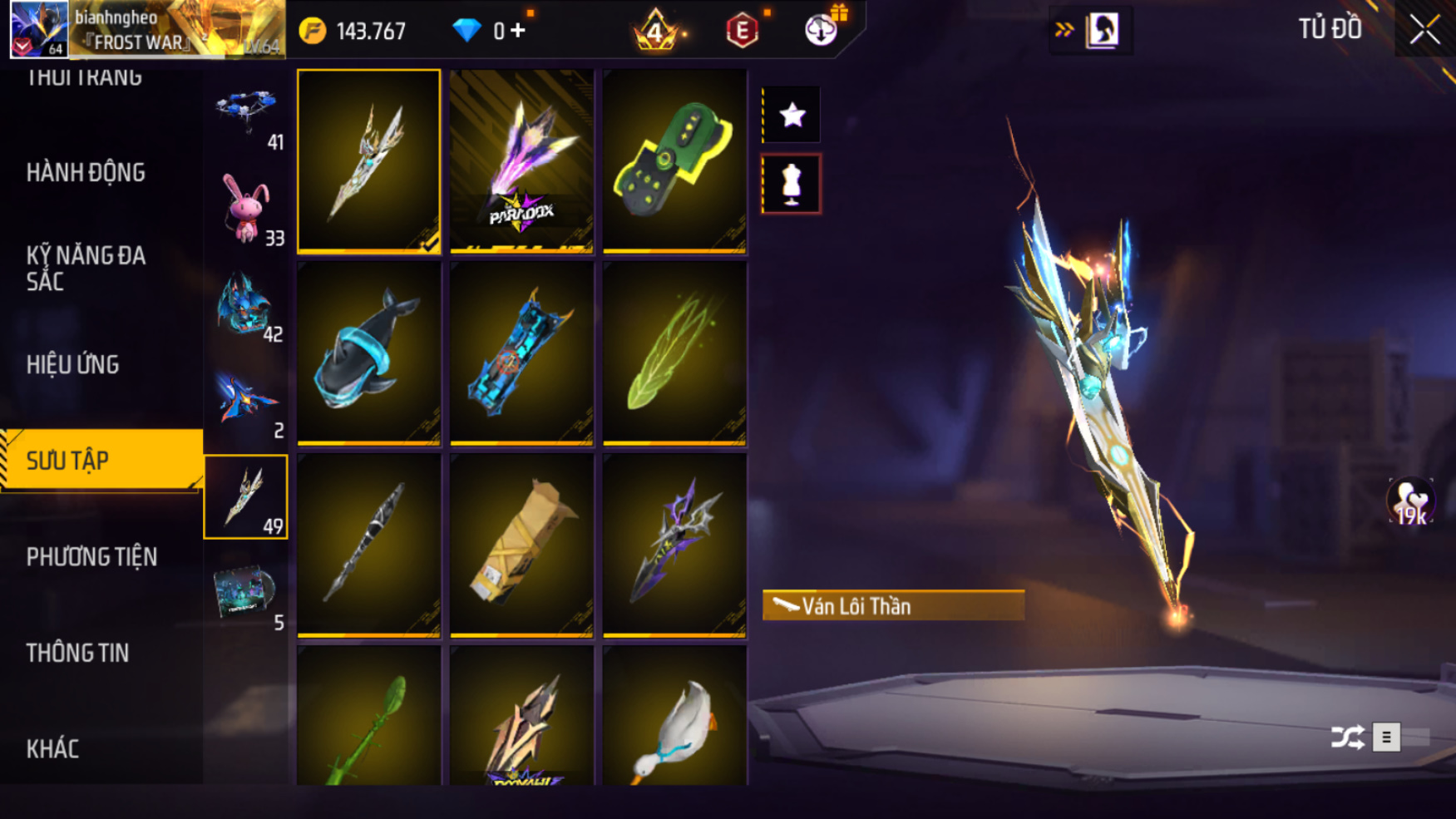Viewport: 1456px width, 819px height.
Task: Close the wardrobe screen
Action: [x=1424, y=30]
